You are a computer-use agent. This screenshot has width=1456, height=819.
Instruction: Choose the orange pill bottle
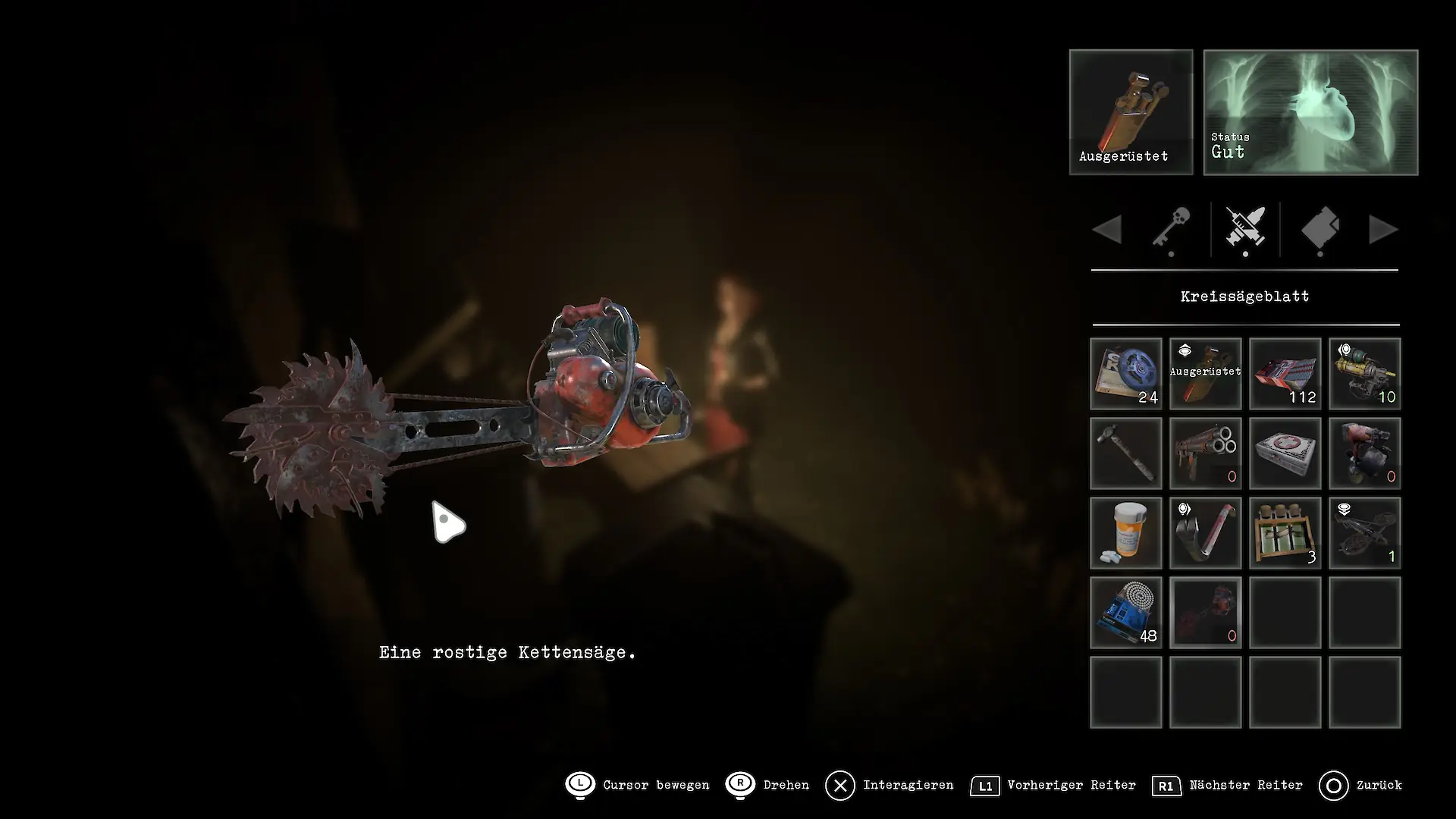pos(1126,533)
